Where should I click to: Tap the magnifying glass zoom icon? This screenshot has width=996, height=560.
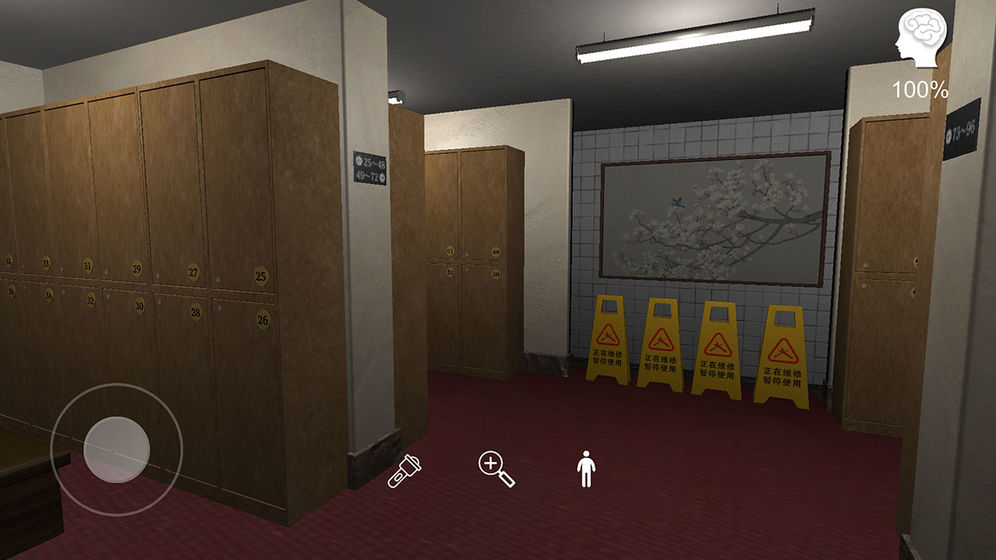click(496, 469)
